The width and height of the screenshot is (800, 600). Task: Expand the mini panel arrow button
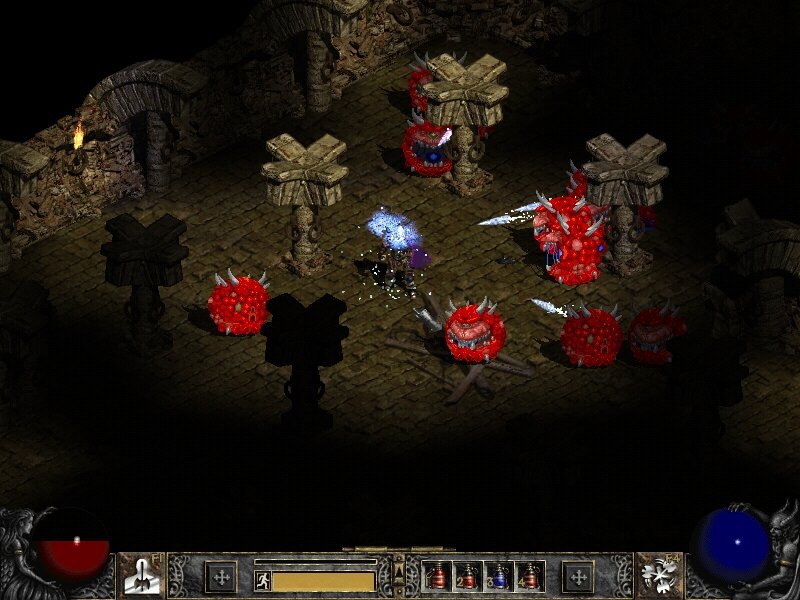pos(399,570)
